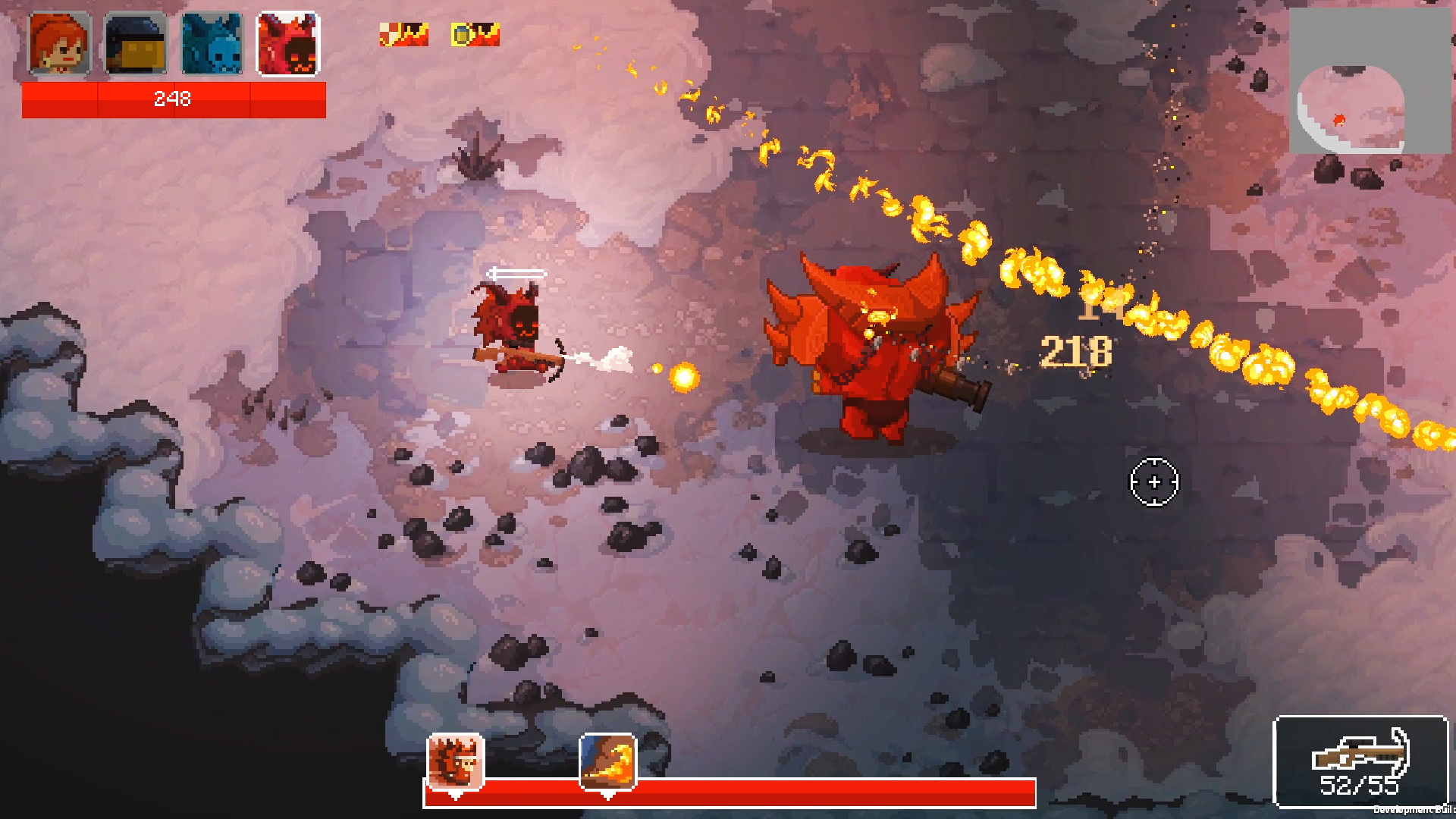Click the fire breath ability icon

coord(607,761)
